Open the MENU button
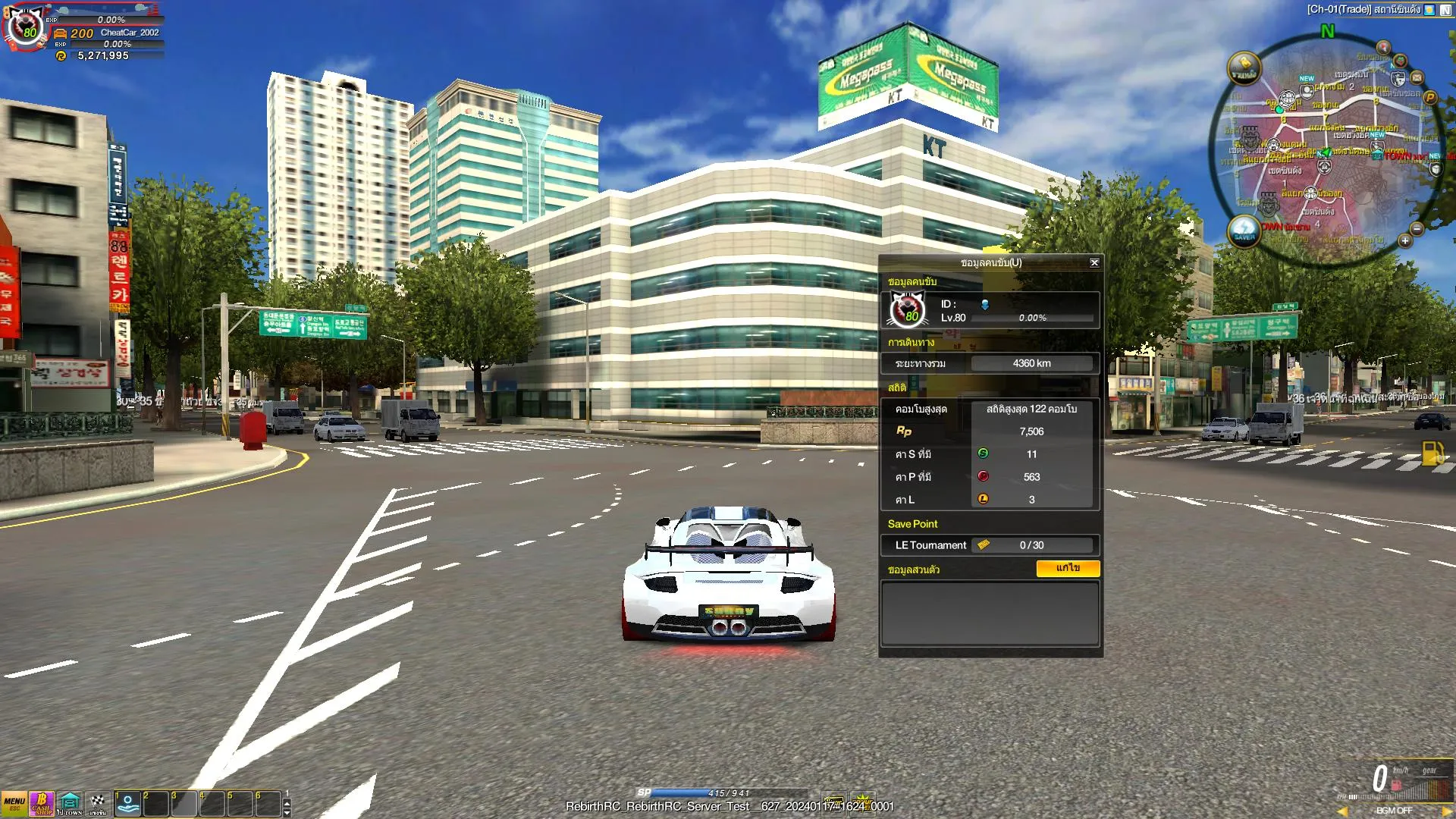 tap(14, 803)
